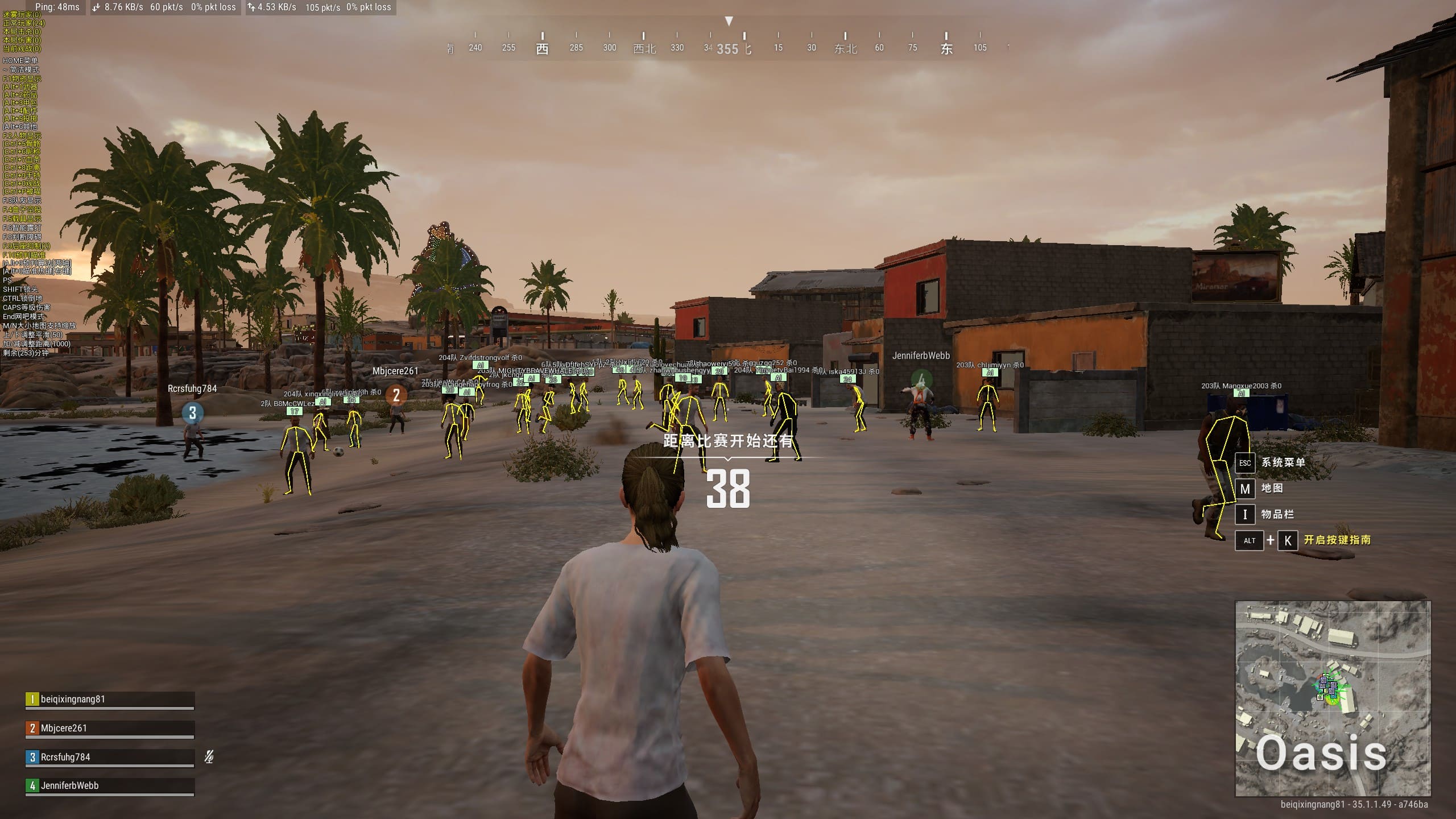Image resolution: width=1456 pixels, height=819 pixels.
Task: Click the blue number 3 teammate marker
Action: pyautogui.click(x=193, y=413)
